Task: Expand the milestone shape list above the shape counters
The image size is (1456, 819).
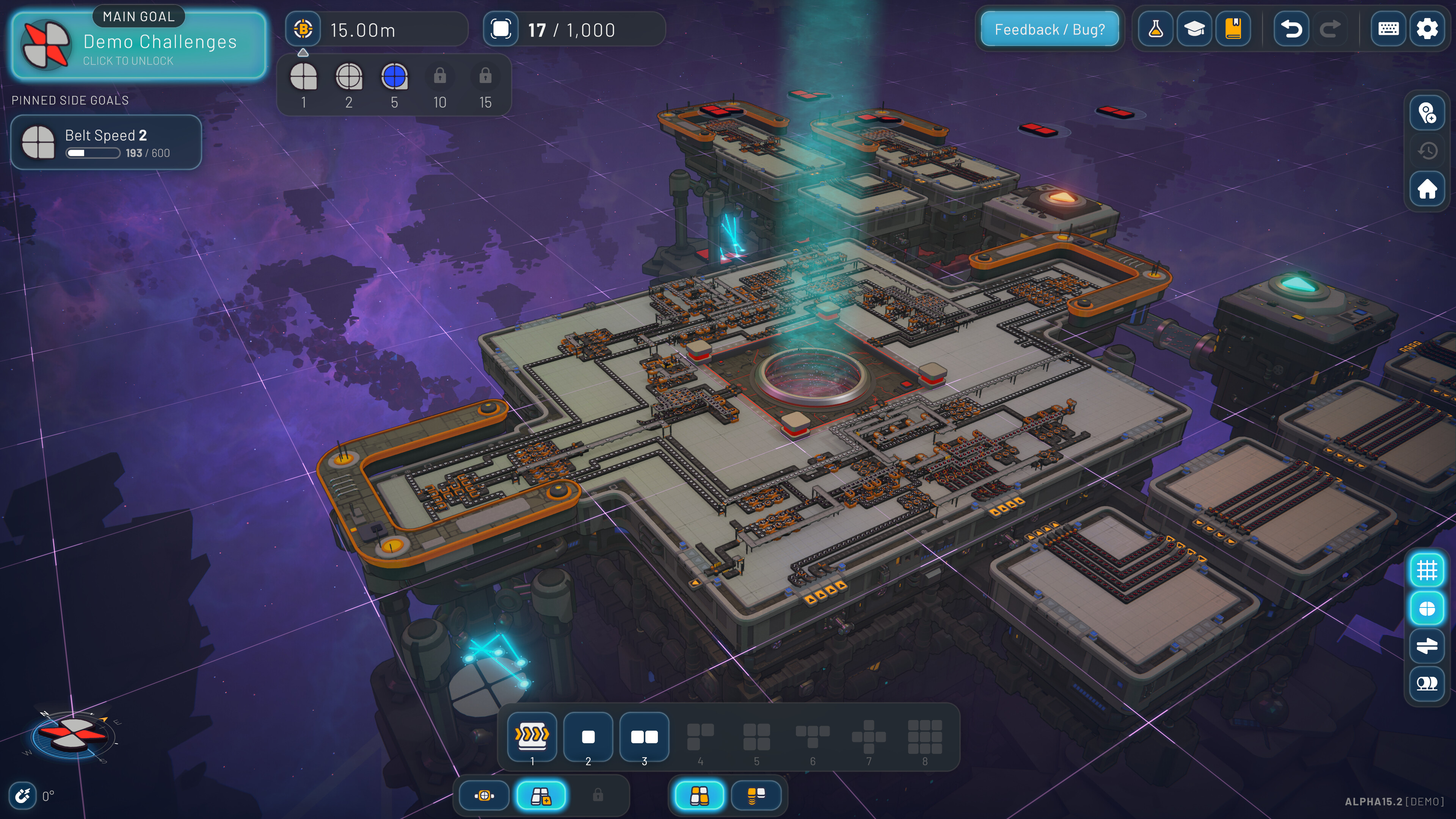Action: pyautogui.click(x=303, y=52)
